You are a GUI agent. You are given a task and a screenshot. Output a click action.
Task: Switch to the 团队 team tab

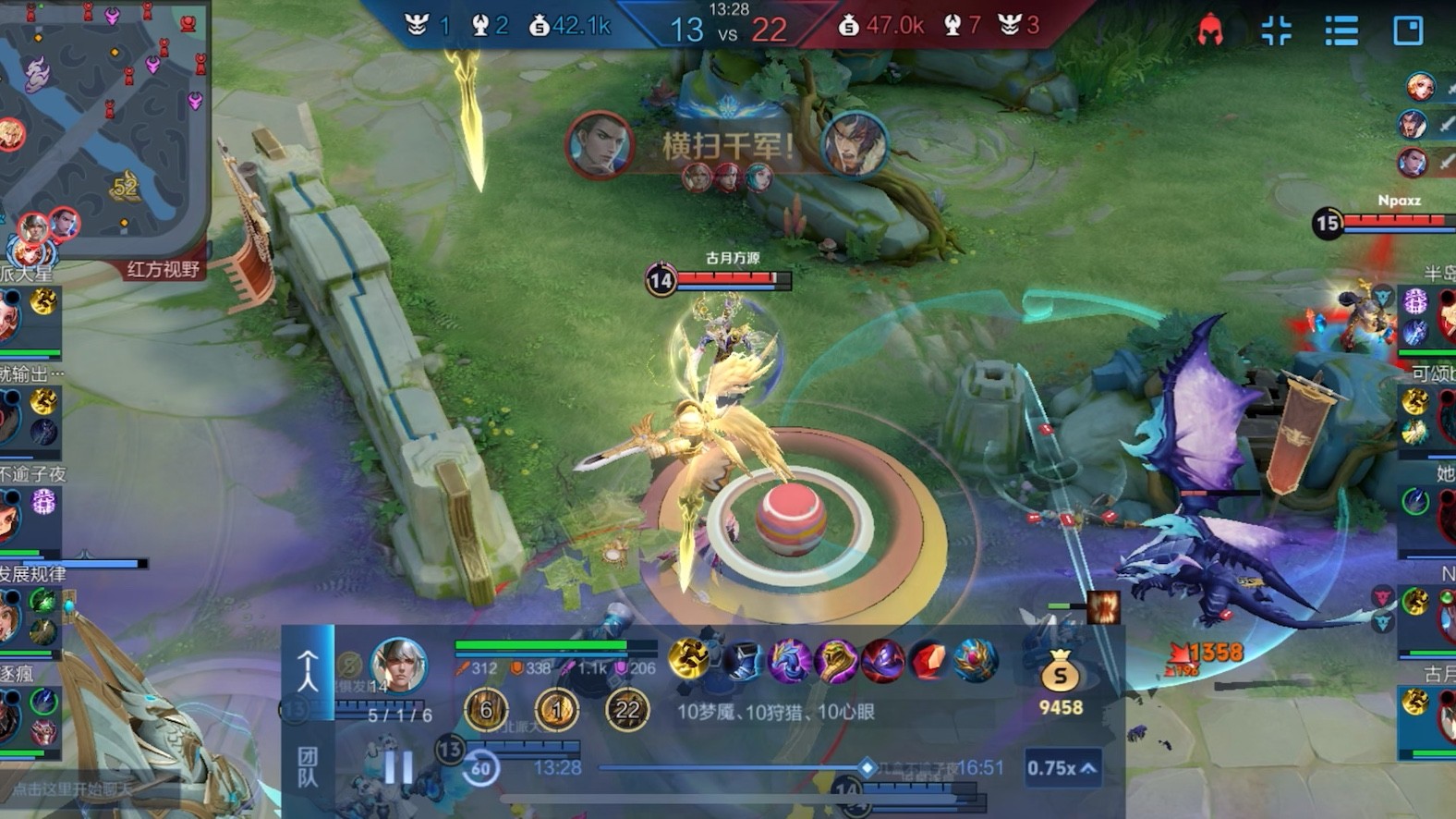(308, 766)
